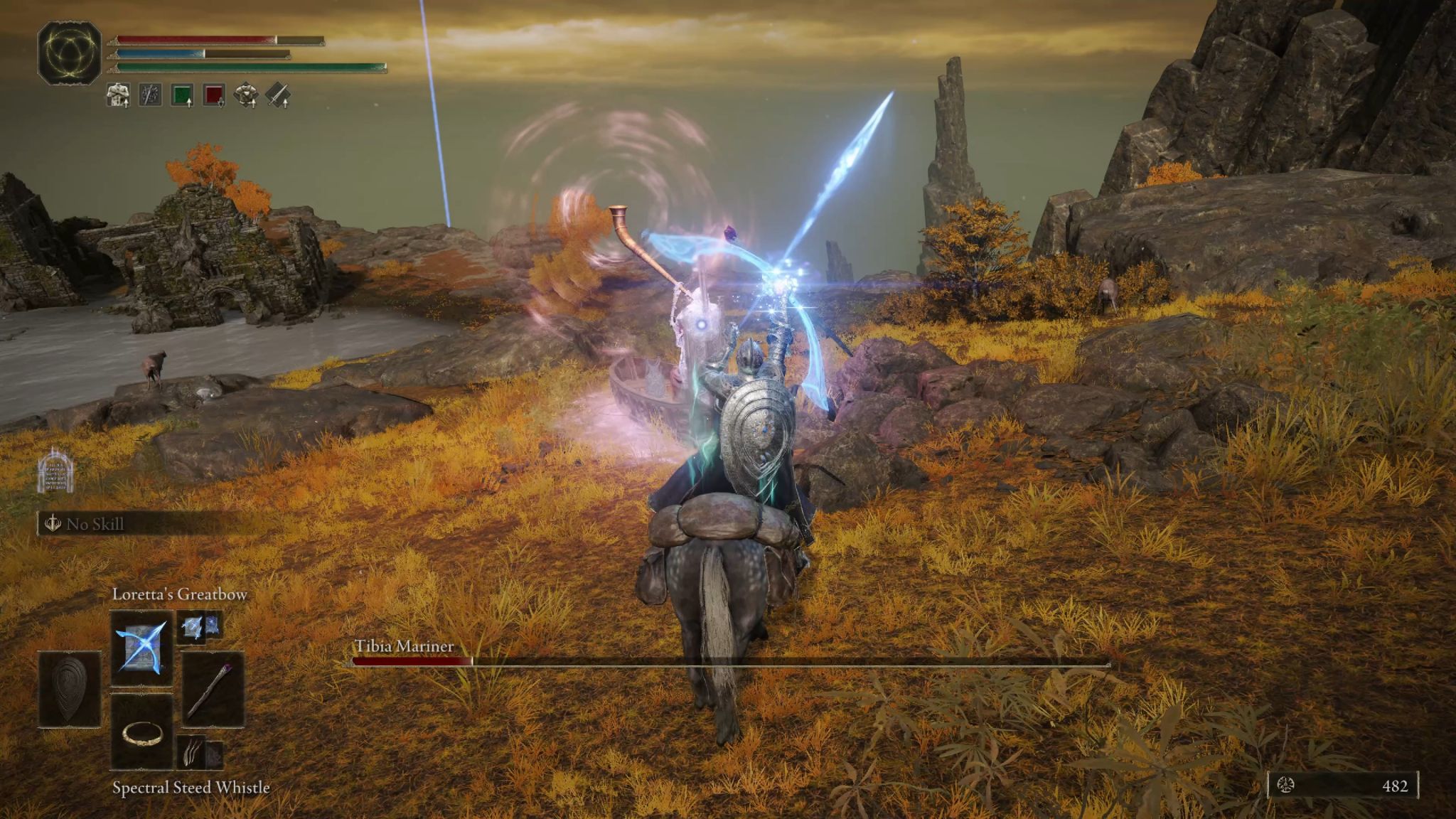Toggle the red status debuff indicator

pyautogui.click(x=213, y=94)
